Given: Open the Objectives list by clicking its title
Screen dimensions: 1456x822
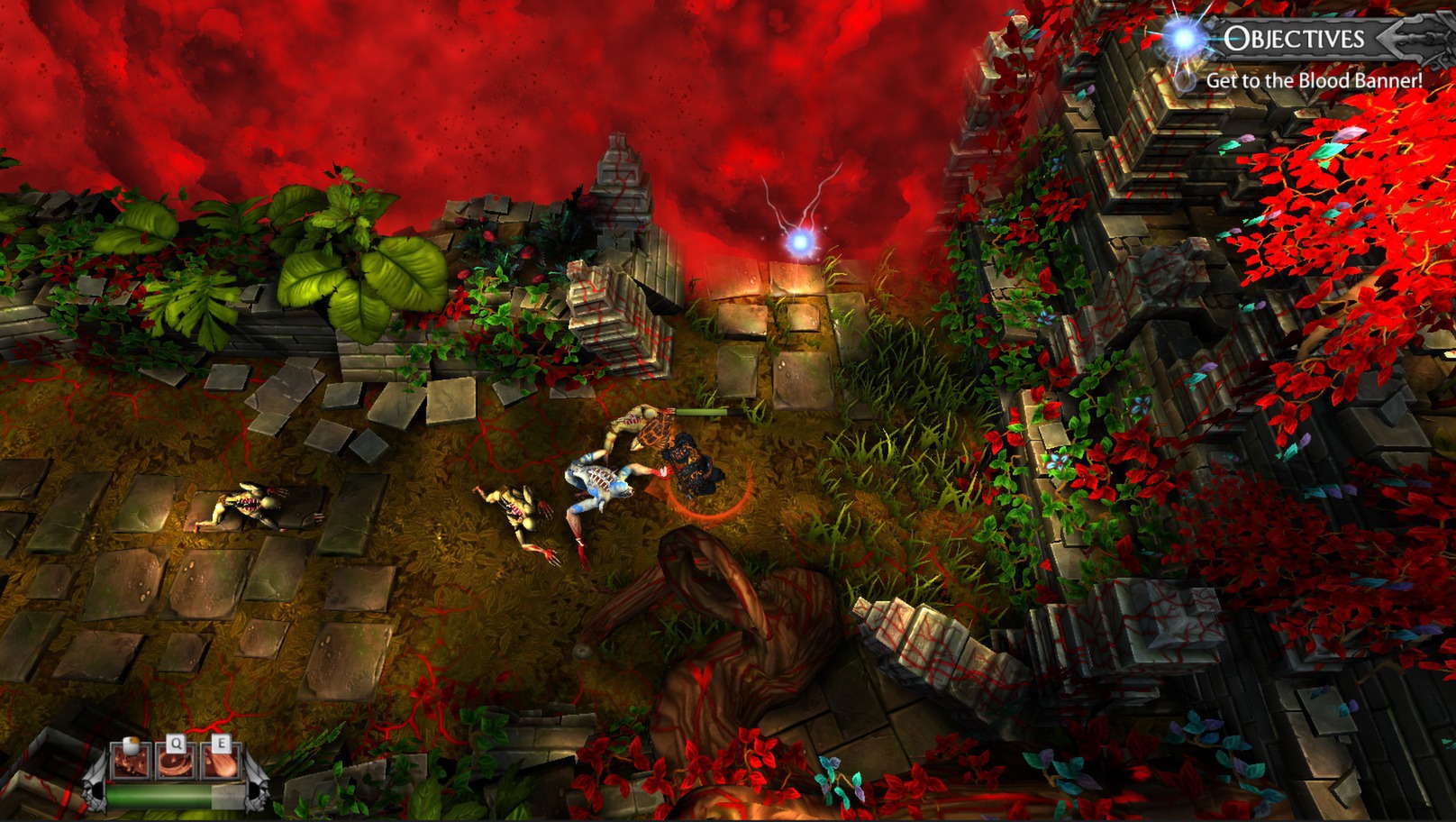Looking at the screenshot, I should [x=1296, y=37].
